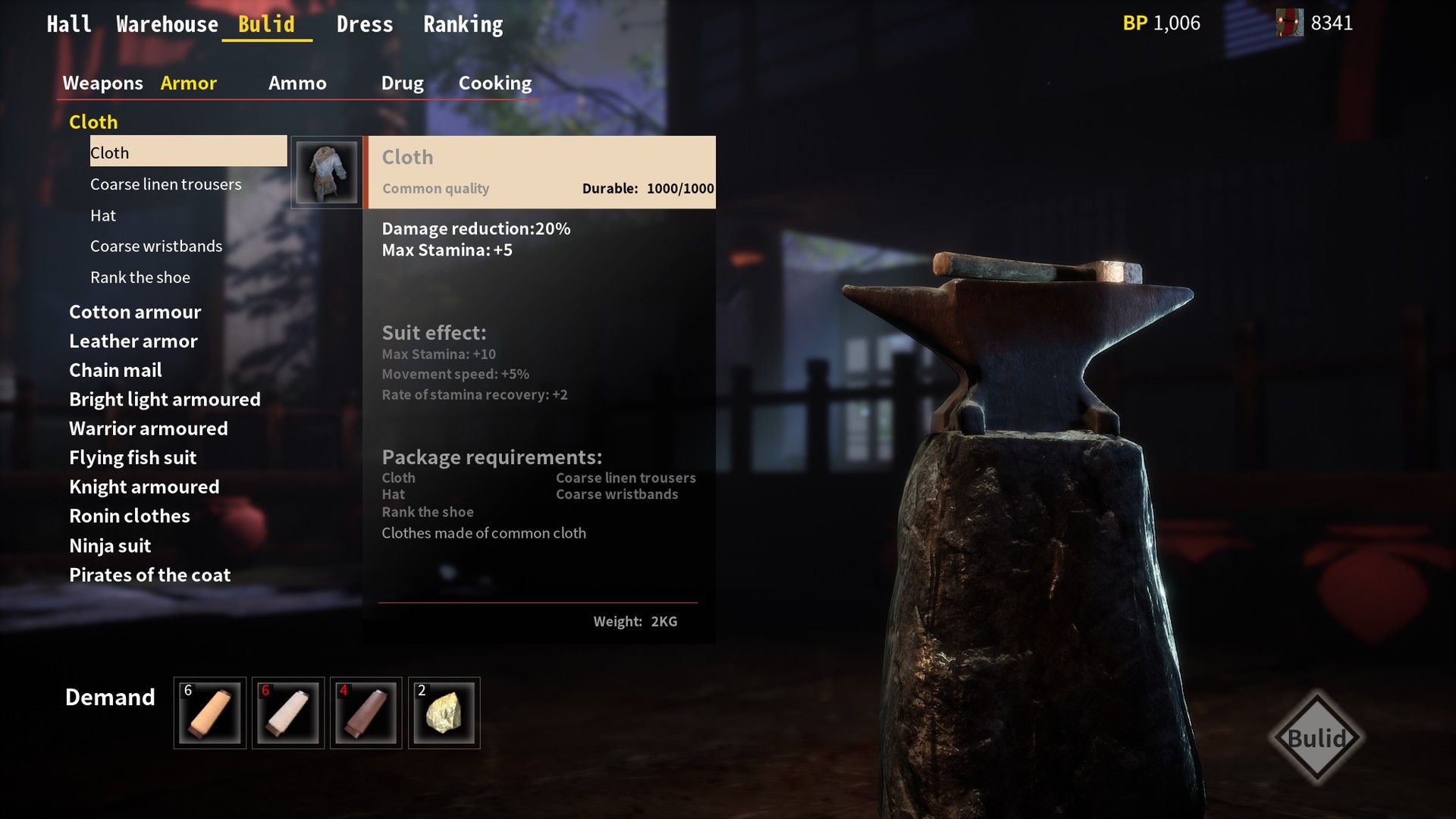Open the Chain mail group
This screenshot has width=1456, height=819.
(x=115, y=370)
